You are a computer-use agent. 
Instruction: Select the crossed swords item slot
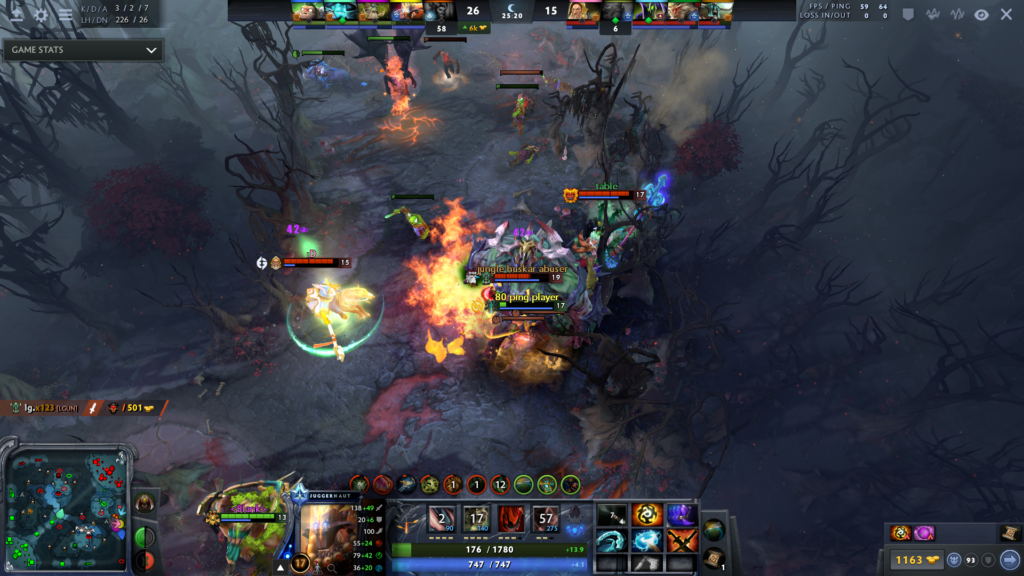pyautogui.click(x=681, y=541)
